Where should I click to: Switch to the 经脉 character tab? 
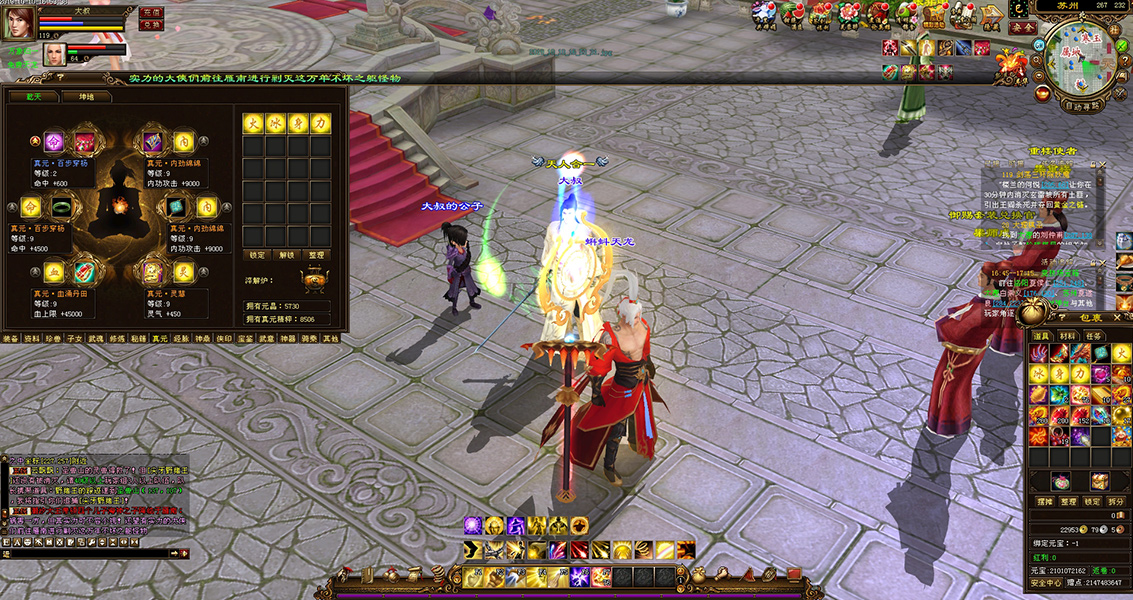[x=181, y=338]
